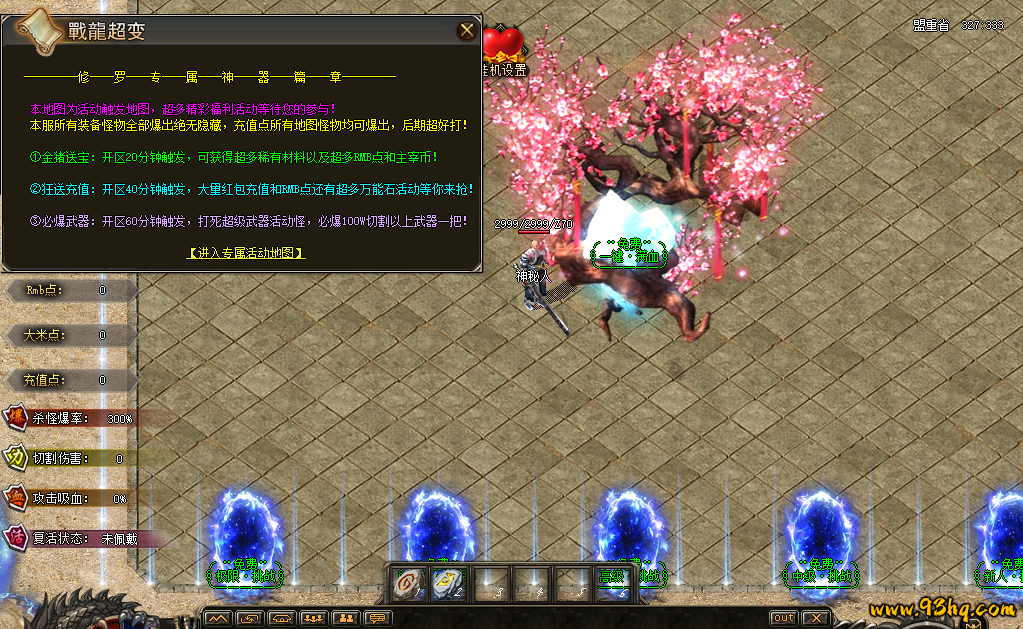Image resolution: width=1023 pixels, height=629 pixels.
Task: Open the speech bubble chat button
Action: tap(377, 618)
